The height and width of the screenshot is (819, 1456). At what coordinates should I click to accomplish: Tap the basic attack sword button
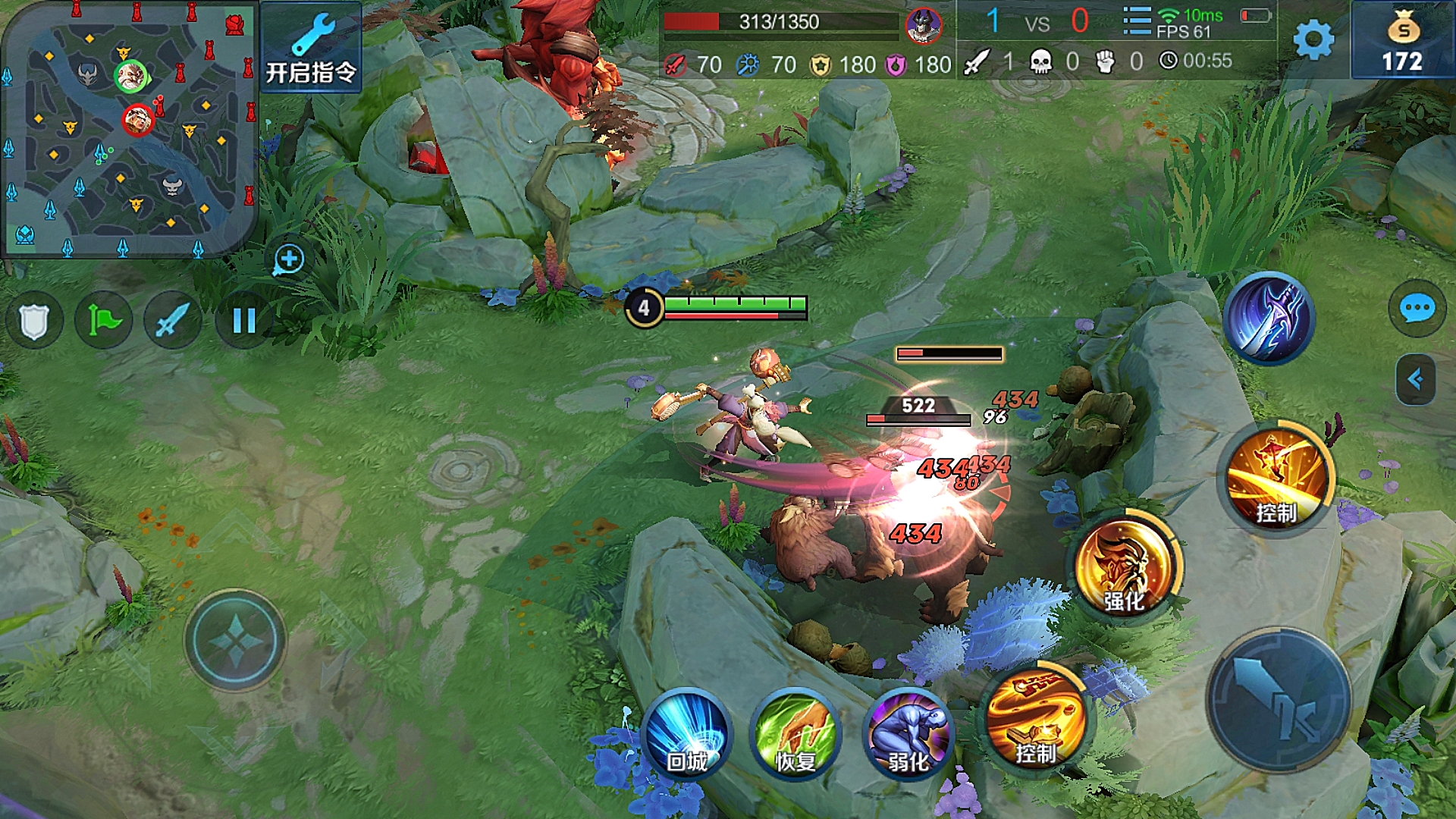click(1279, 698)
